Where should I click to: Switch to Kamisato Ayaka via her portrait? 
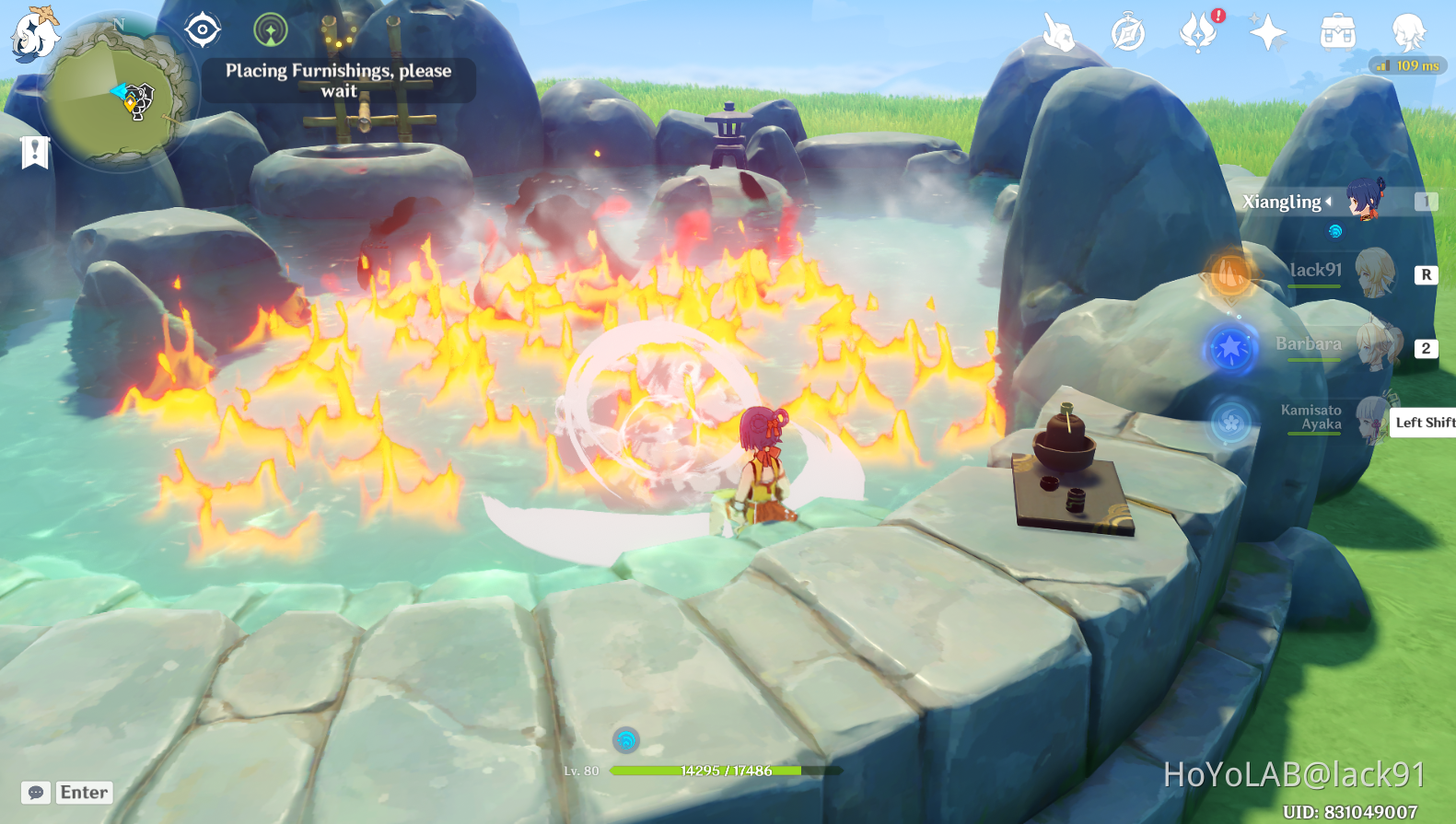[1372, 424]
